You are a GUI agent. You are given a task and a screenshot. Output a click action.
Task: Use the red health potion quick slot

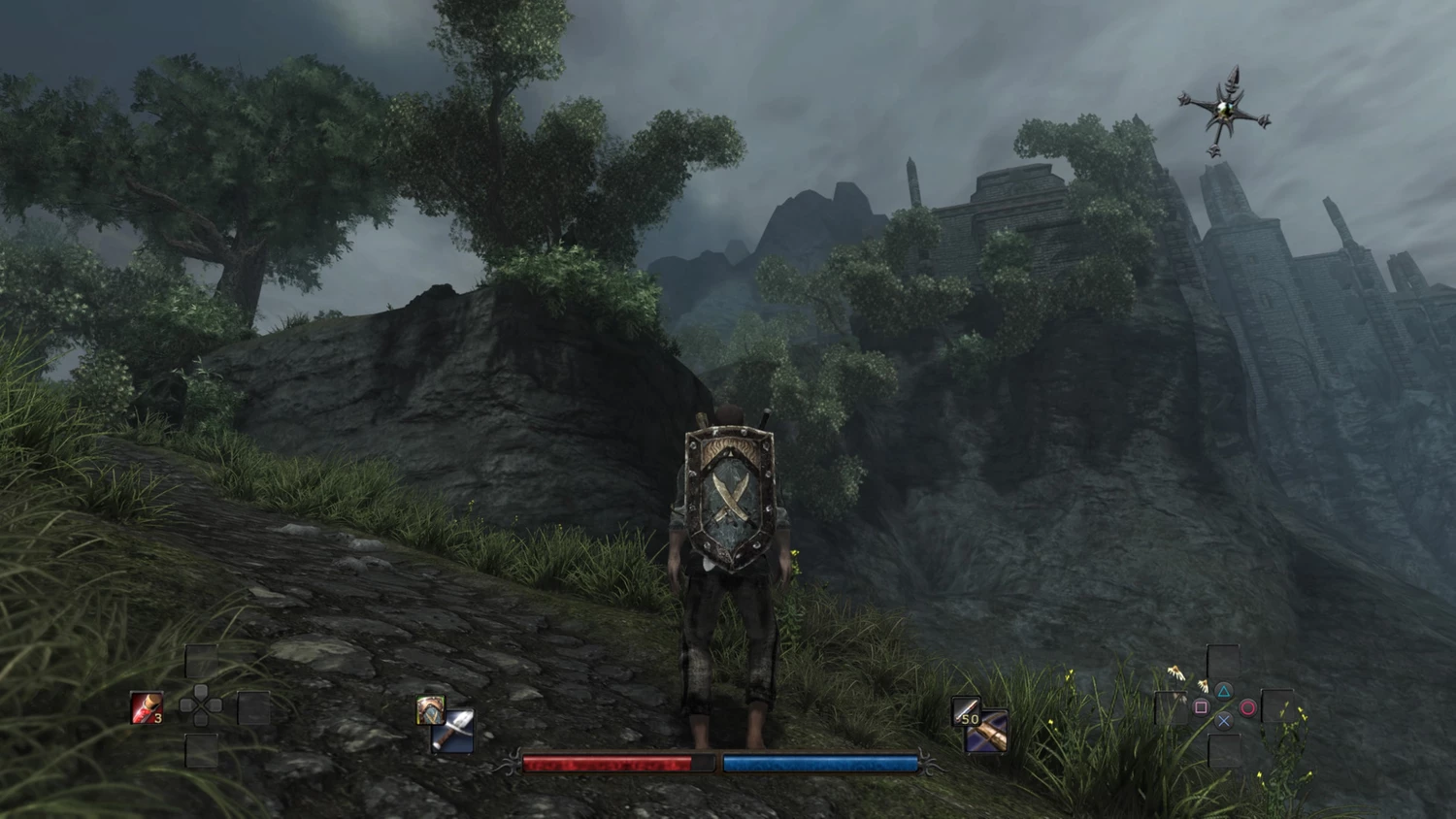click(x=147, y=708)
